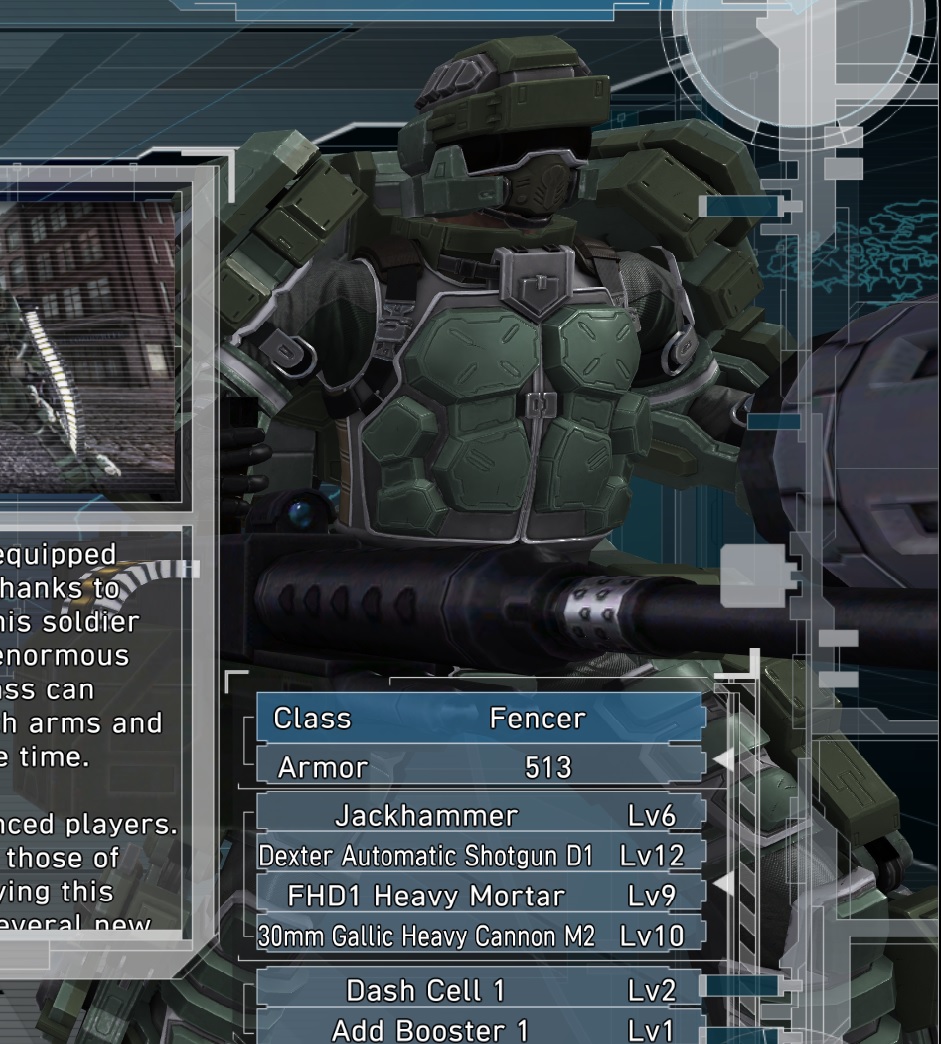Select the Add Booster 1 slot
Screen dimensions: 941x1044
480,1029
